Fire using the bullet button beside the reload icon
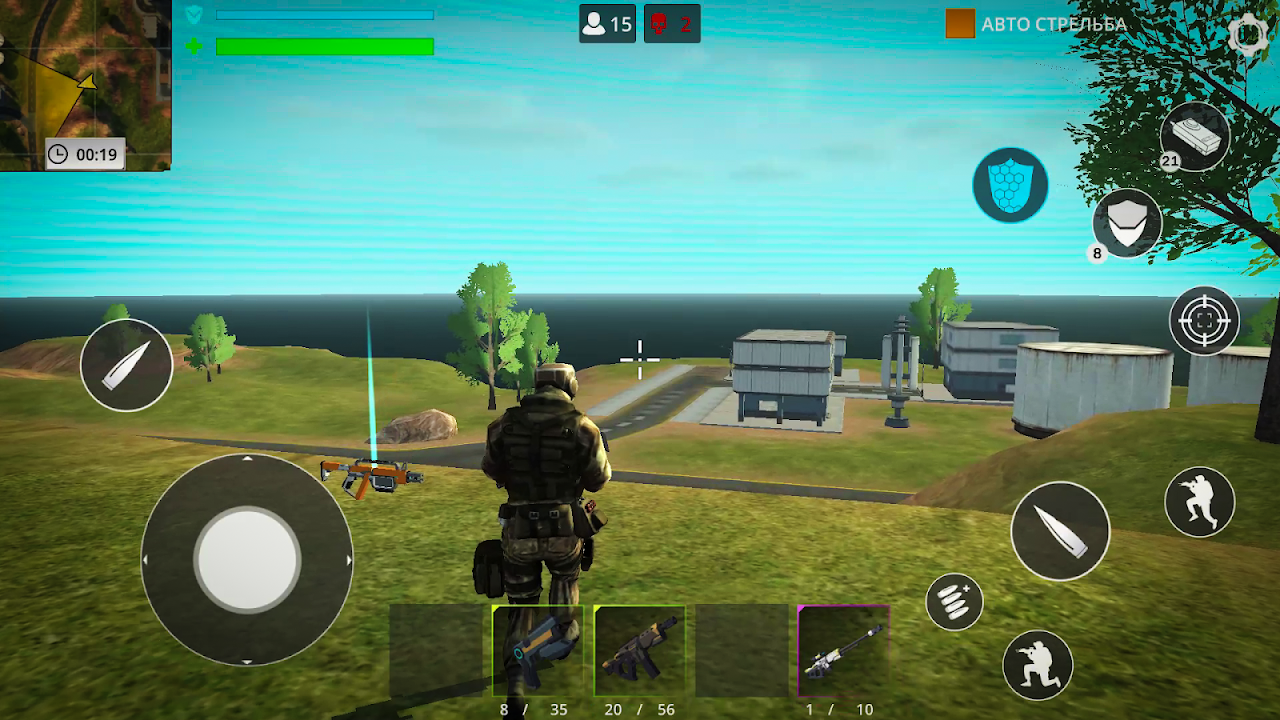The image size is (1280, 720). (1060, 531)
